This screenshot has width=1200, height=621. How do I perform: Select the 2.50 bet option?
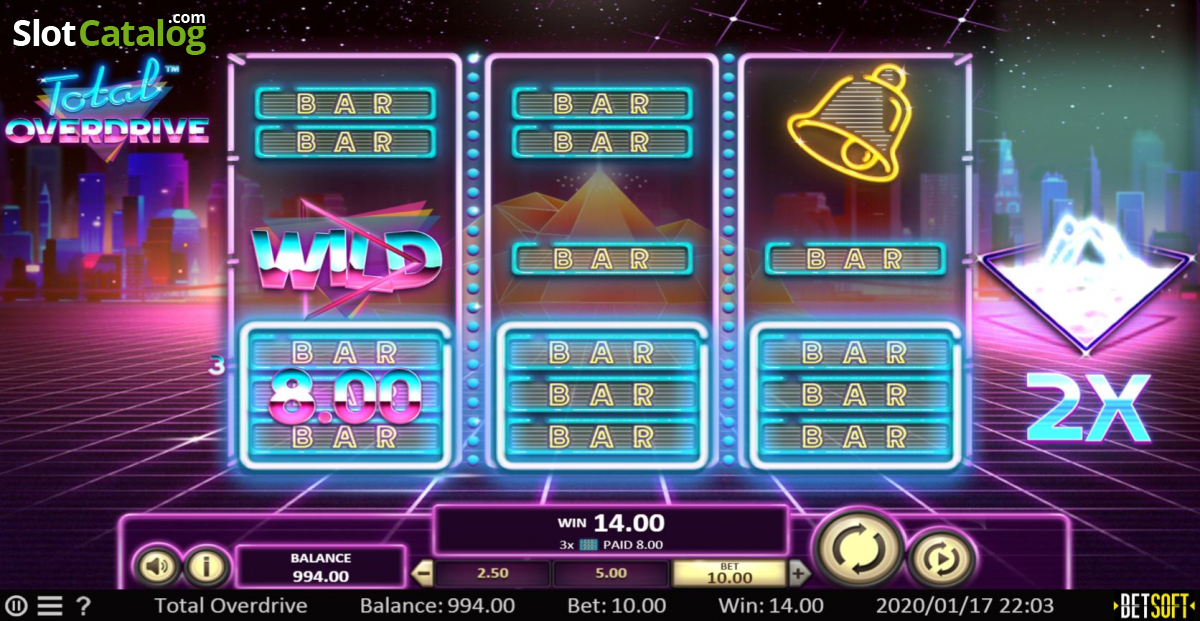492,574
